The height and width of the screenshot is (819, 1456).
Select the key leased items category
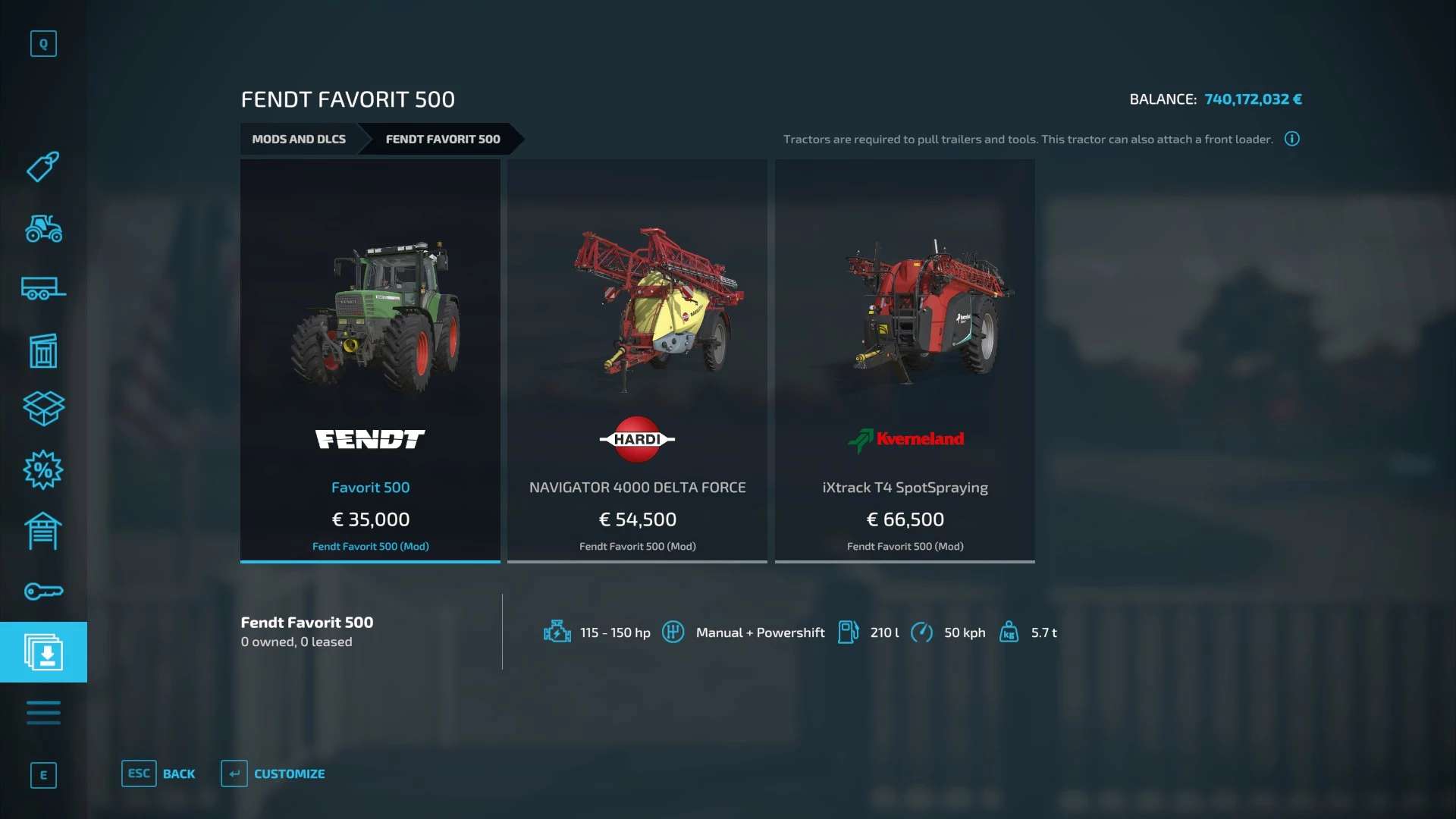[43, 591]
